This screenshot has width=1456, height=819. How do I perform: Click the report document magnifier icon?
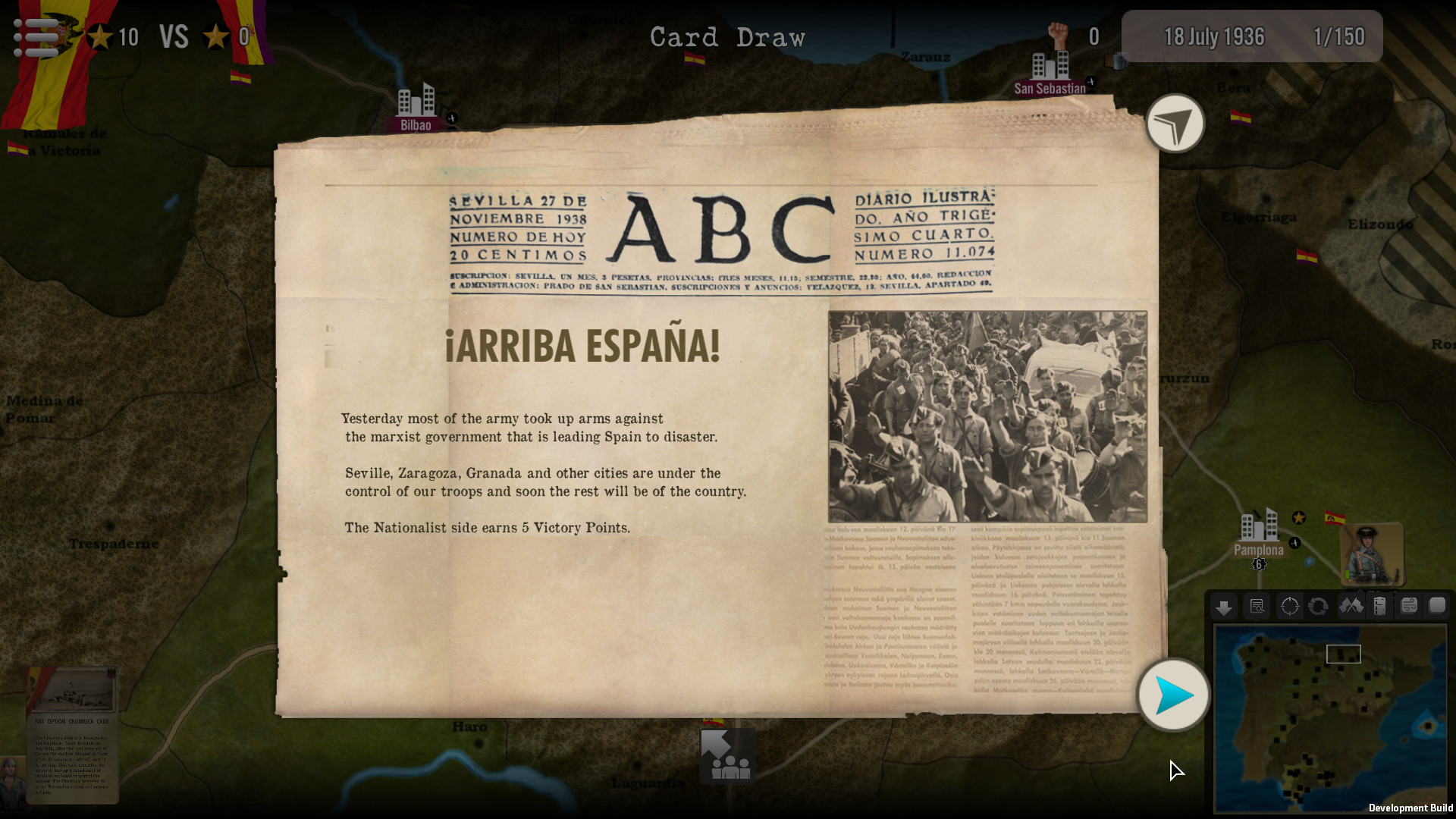[x=1257, y=606]
